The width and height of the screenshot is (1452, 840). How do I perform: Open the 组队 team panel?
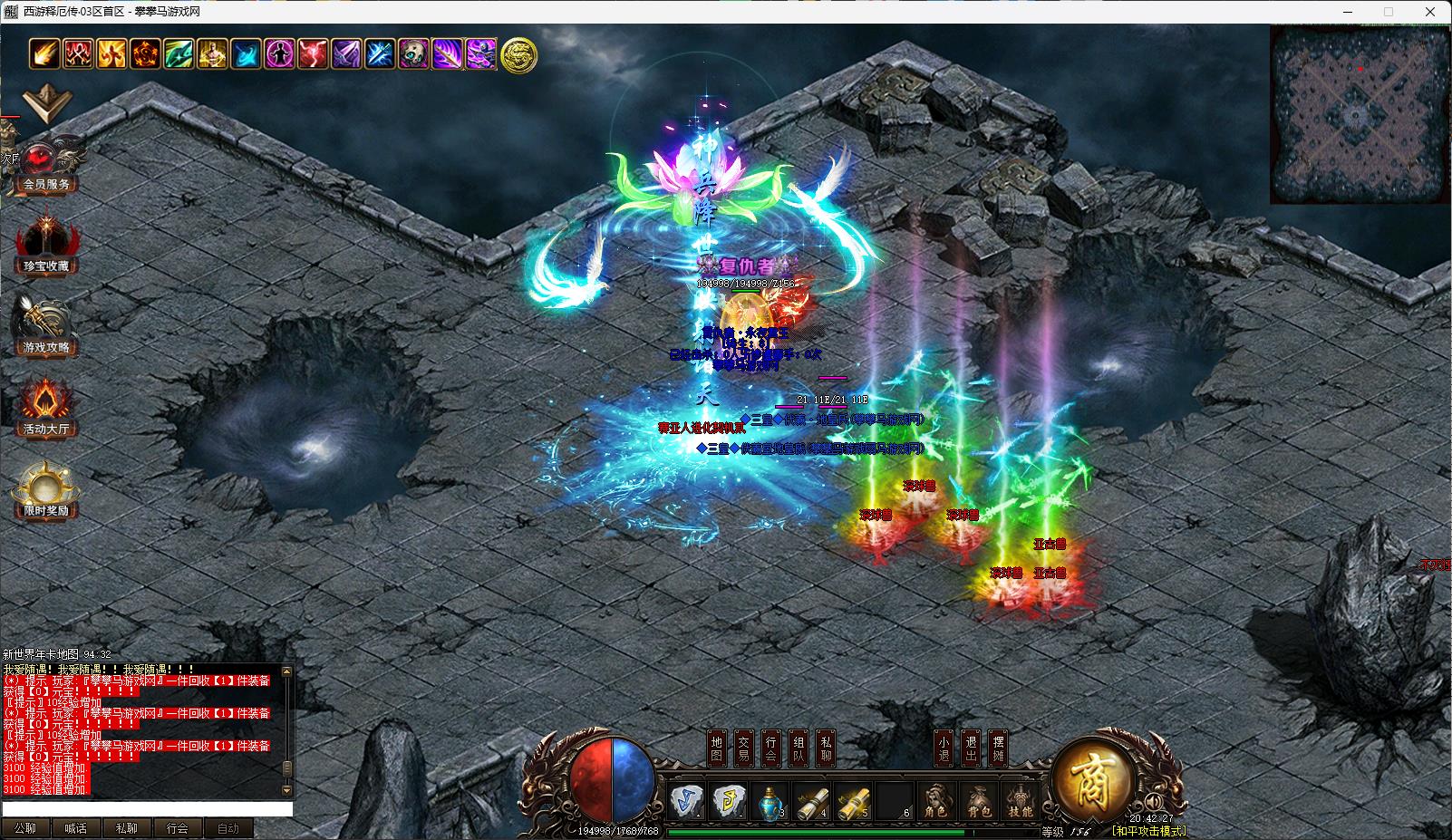pos(799,748)
